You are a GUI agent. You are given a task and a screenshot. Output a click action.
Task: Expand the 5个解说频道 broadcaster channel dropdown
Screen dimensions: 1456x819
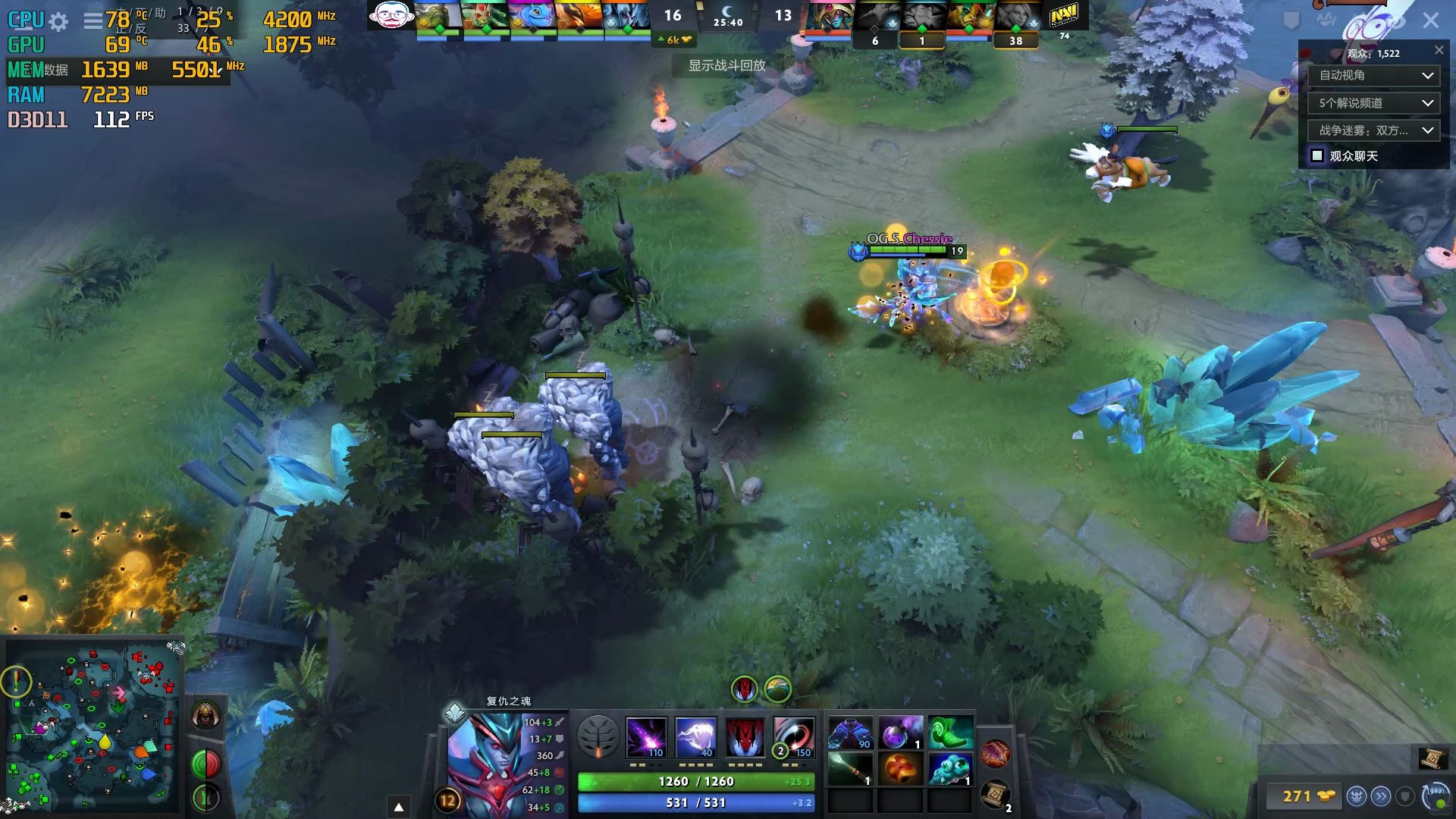tap(1373, 102)
